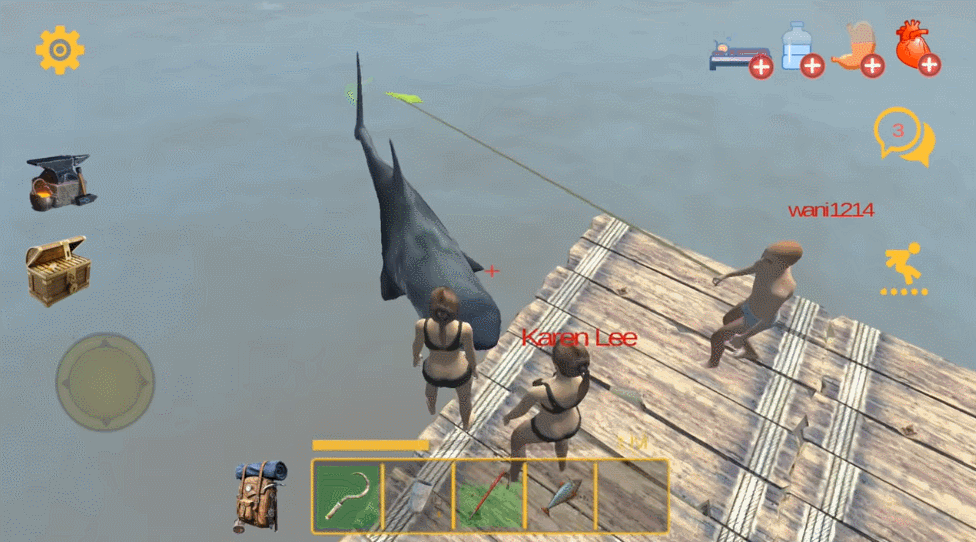Refill thirst with the water bottle icon
Viewport: 976px width, 542px height.
tap(800, 48)
